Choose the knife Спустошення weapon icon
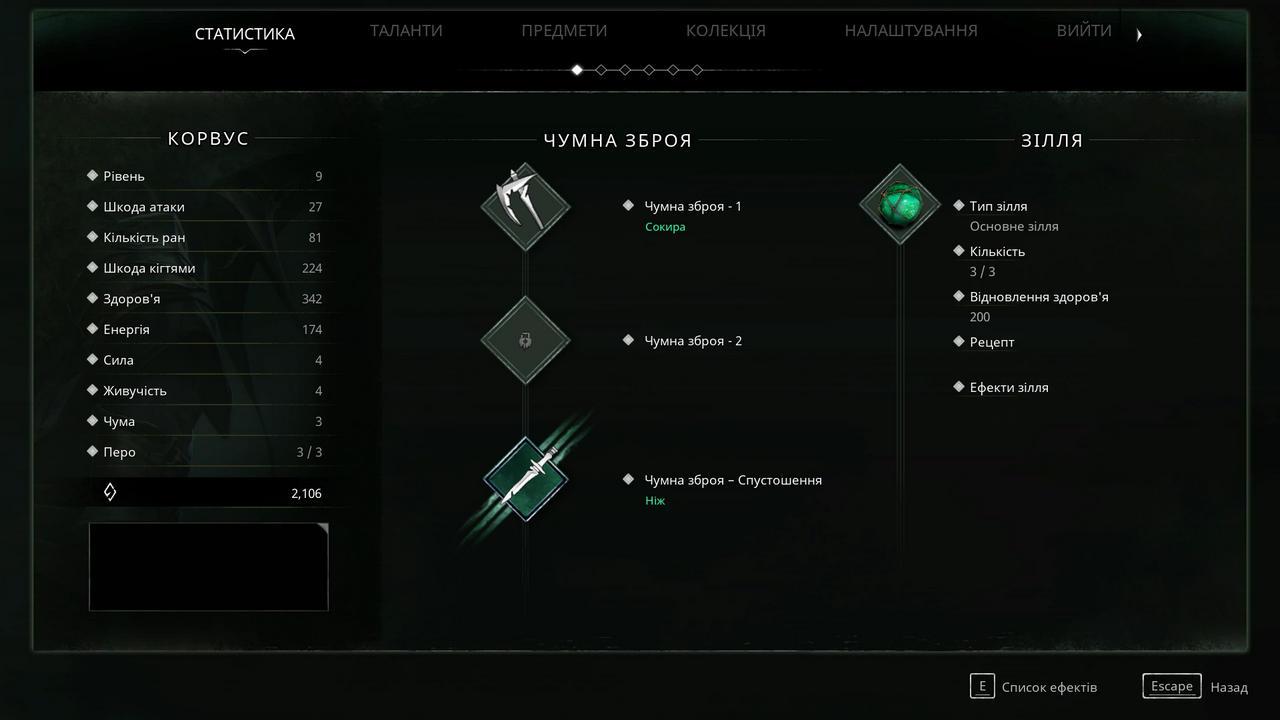The width and height of the screenshot is (1280, 720). [525, 480]
